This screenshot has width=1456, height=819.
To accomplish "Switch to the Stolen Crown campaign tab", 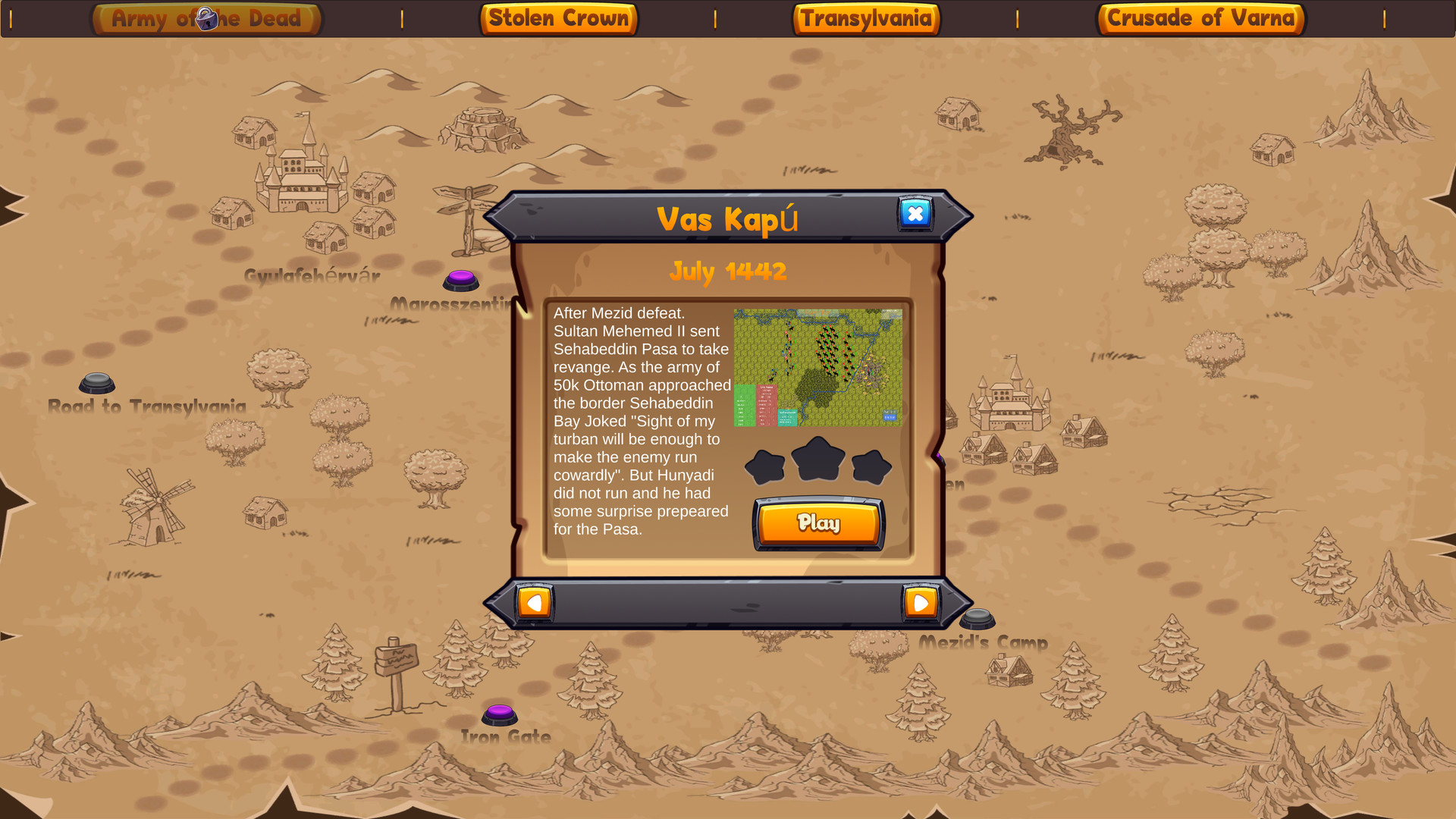I will (559, 18).
